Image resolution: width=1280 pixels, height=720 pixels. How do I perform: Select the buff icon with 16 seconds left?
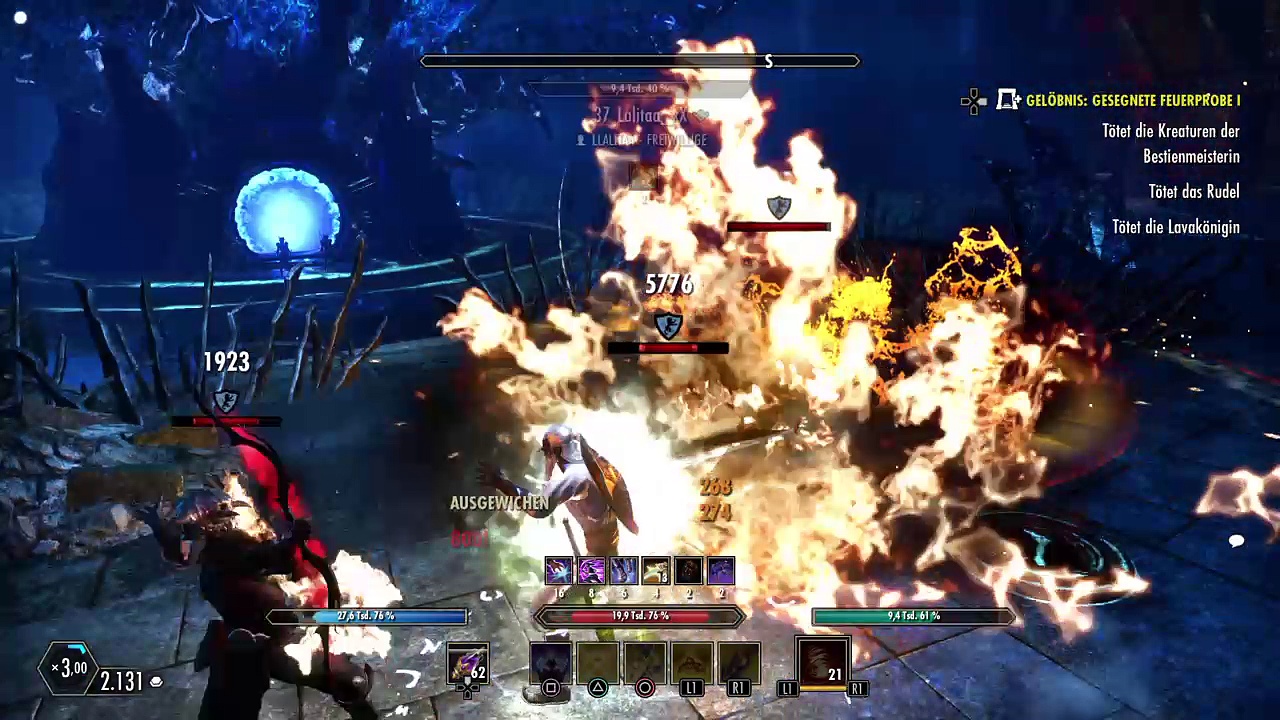pyautogui.click(x=559, y=571)
